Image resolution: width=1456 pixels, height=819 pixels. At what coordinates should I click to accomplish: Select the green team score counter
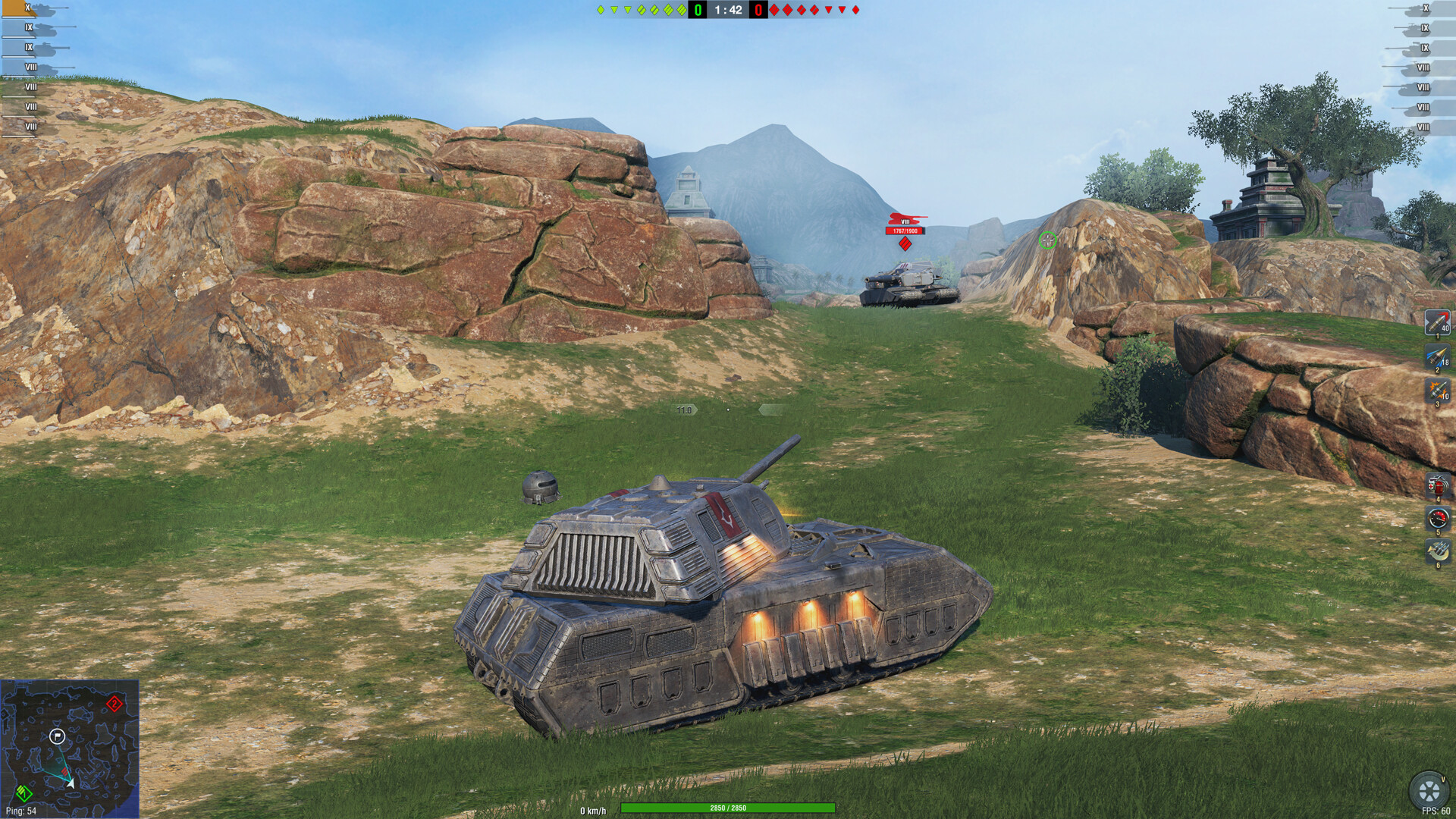click(698, 11)
